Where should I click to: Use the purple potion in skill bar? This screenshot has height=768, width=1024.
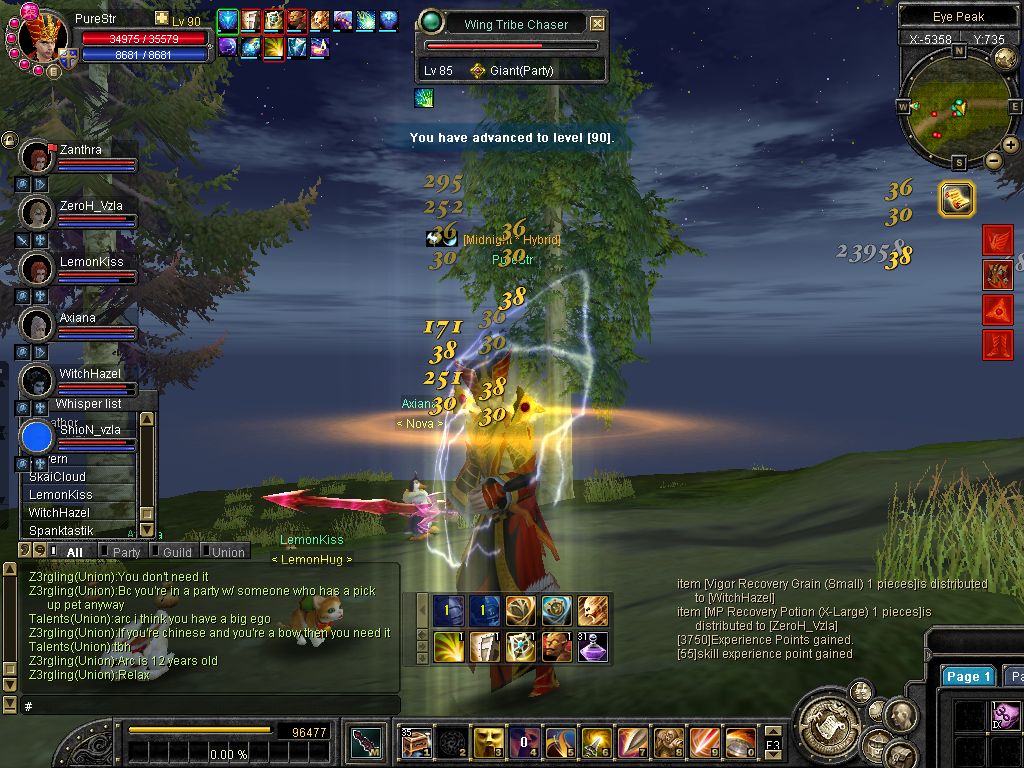point(593,647)
